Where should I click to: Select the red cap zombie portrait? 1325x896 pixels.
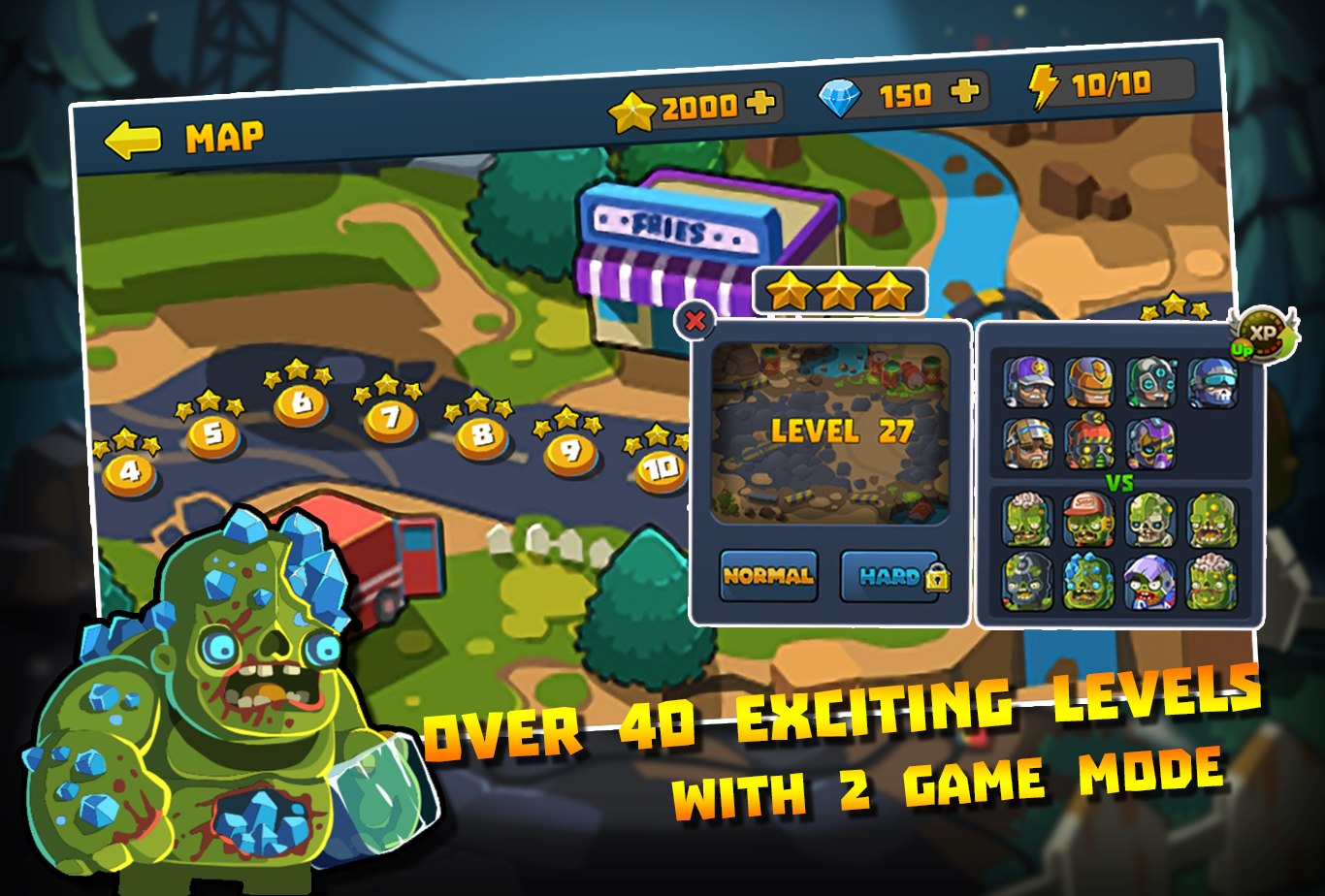(x=1090, y=518)
